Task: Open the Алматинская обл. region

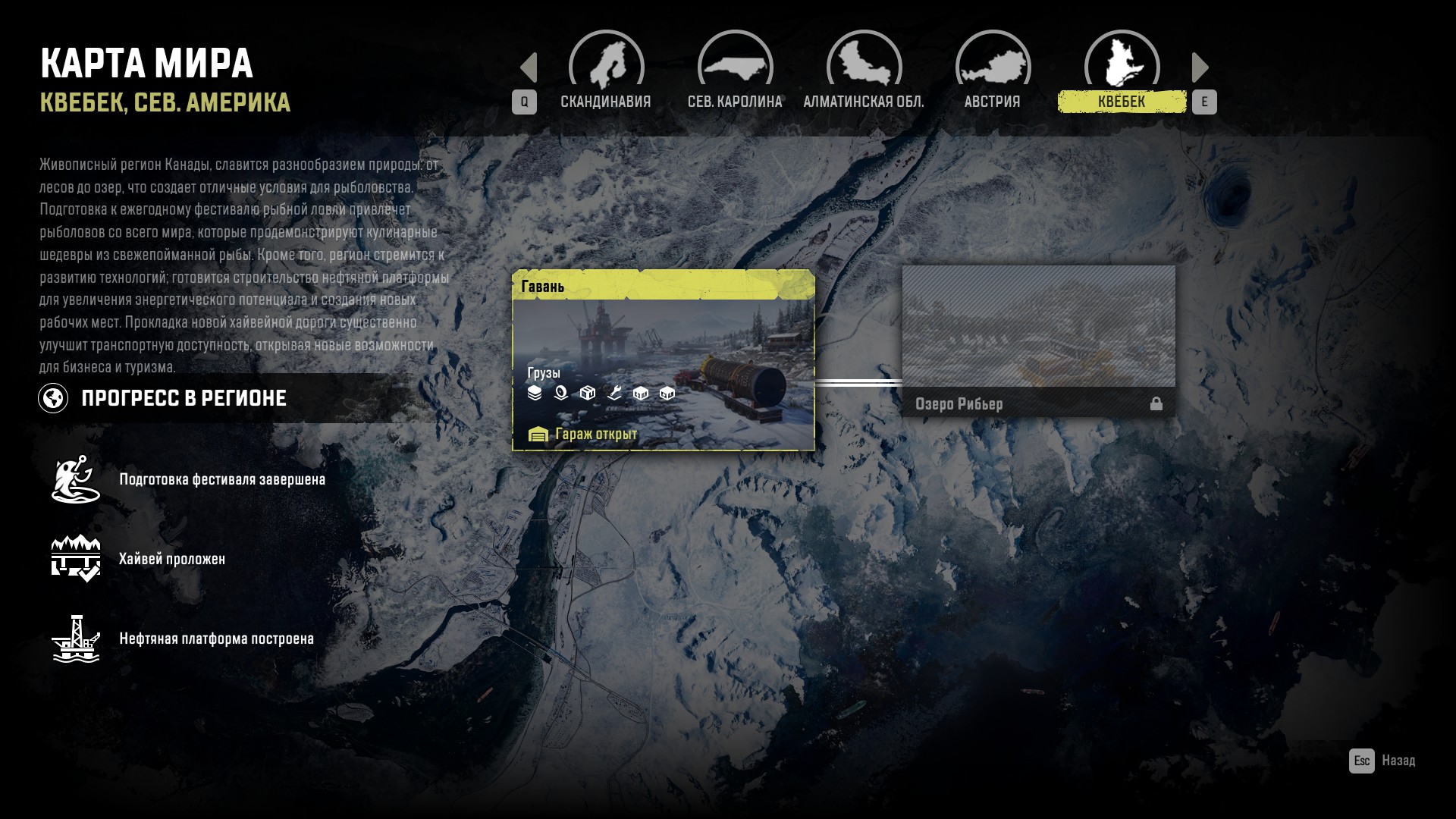Action: coord(864,72)
